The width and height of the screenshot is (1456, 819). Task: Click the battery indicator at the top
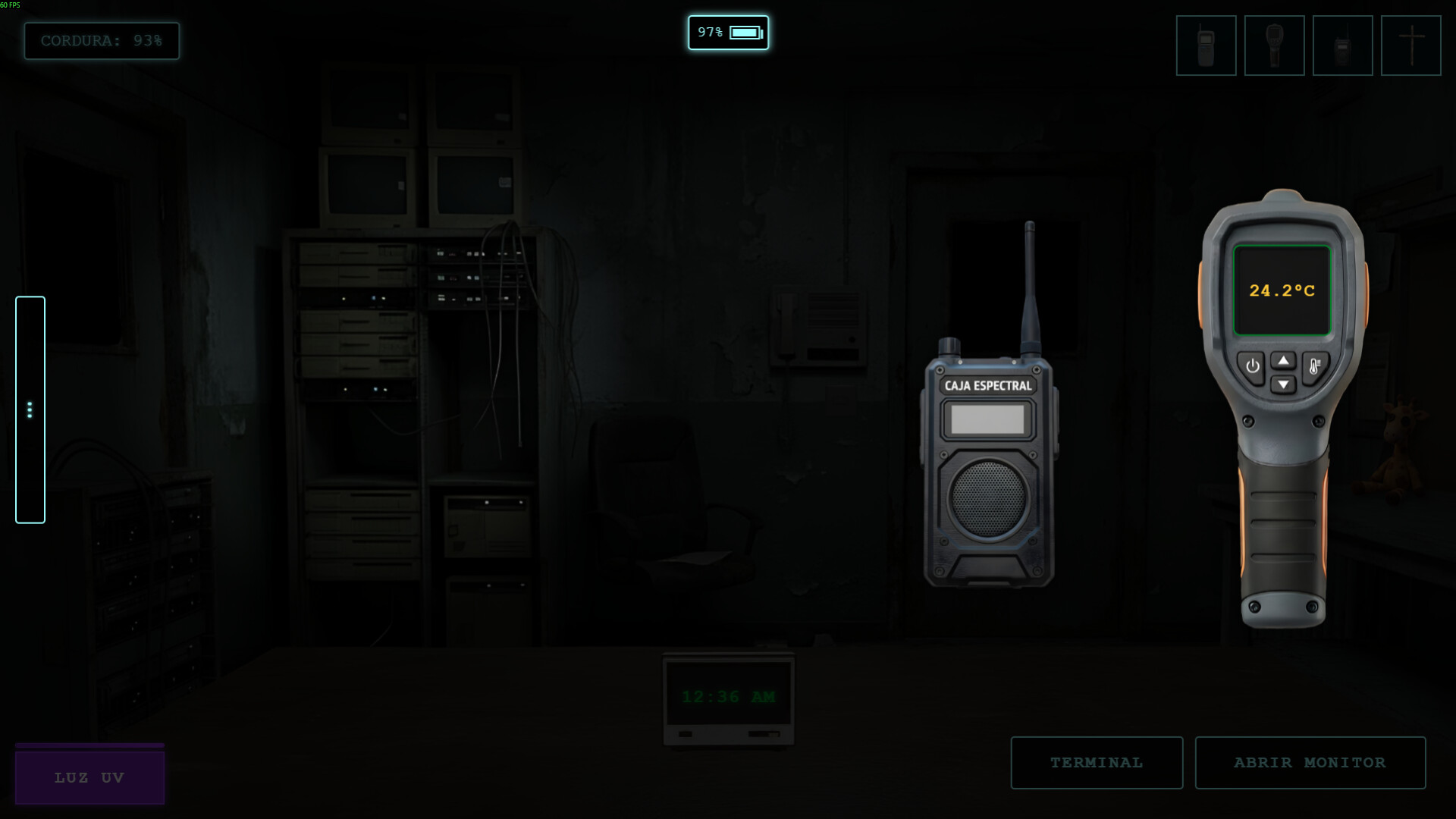(728, 33)
